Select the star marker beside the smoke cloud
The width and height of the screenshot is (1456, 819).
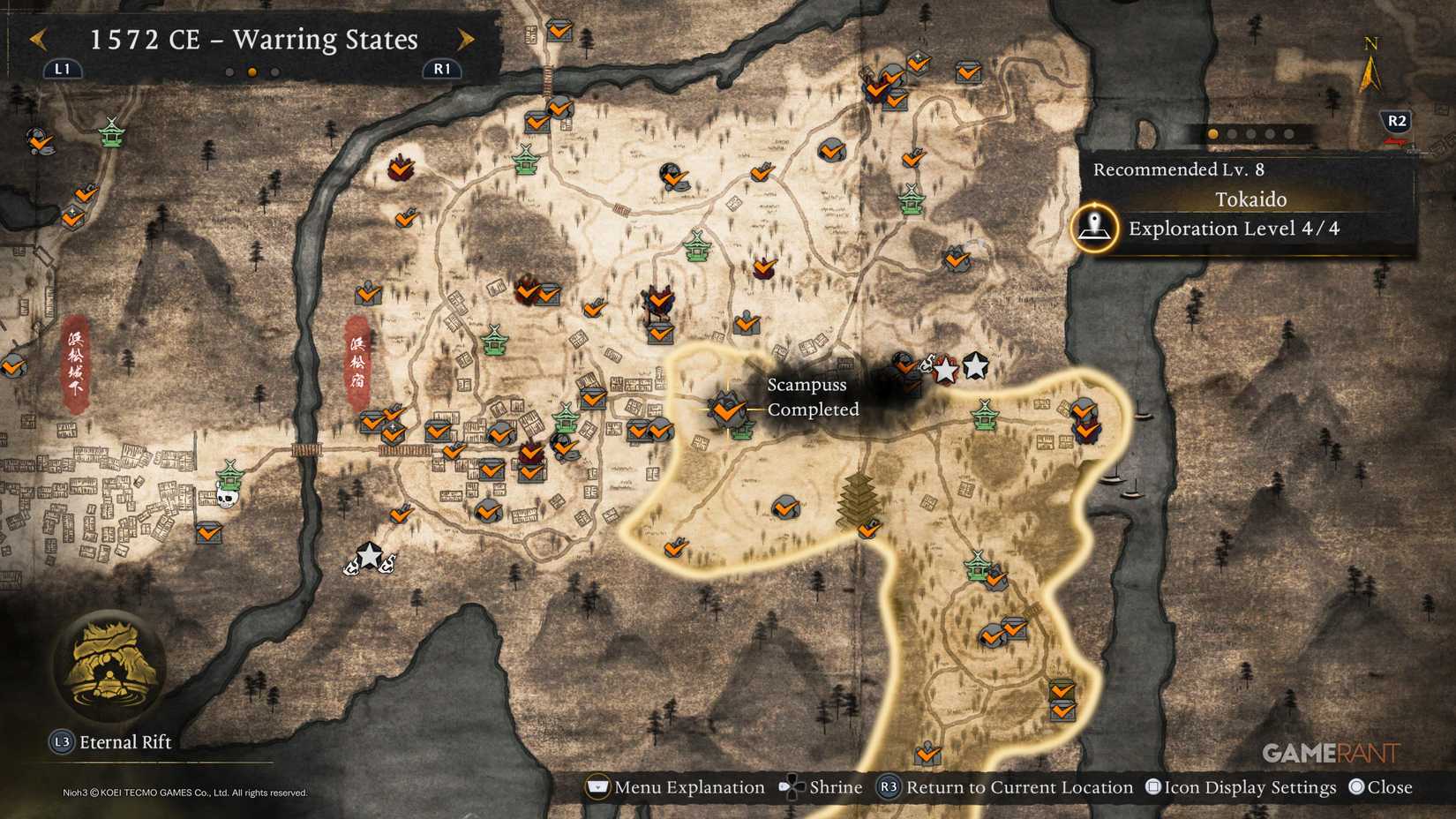click(x=944, y=371)
